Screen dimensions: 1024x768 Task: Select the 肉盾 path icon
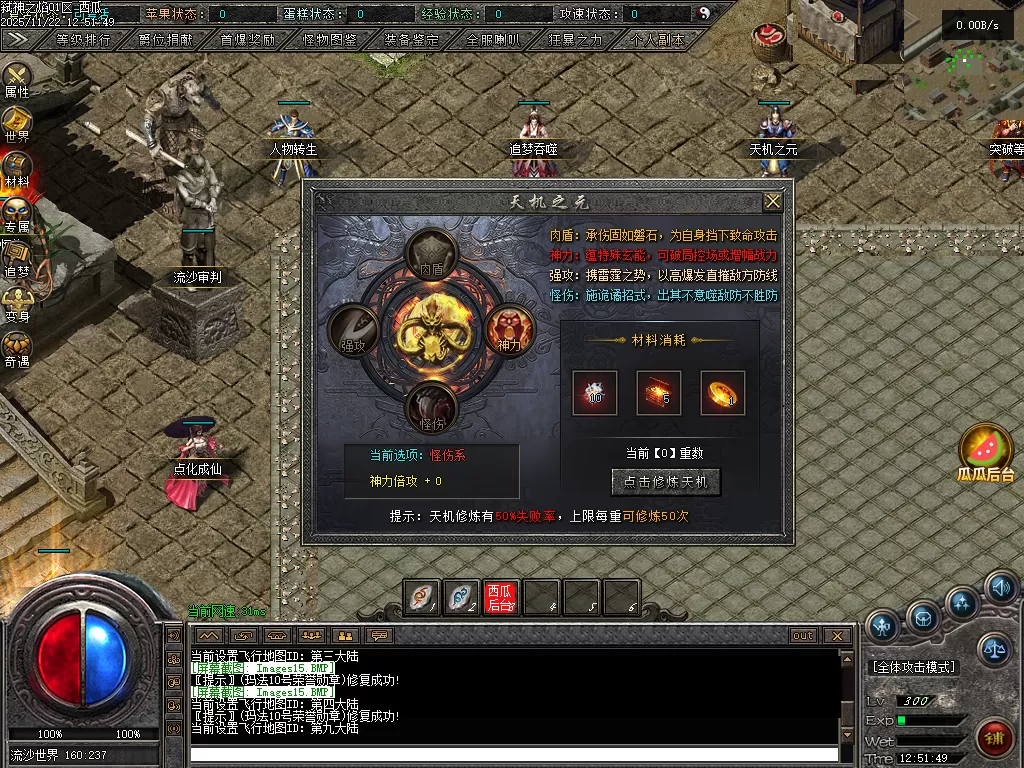pos(431,254)
